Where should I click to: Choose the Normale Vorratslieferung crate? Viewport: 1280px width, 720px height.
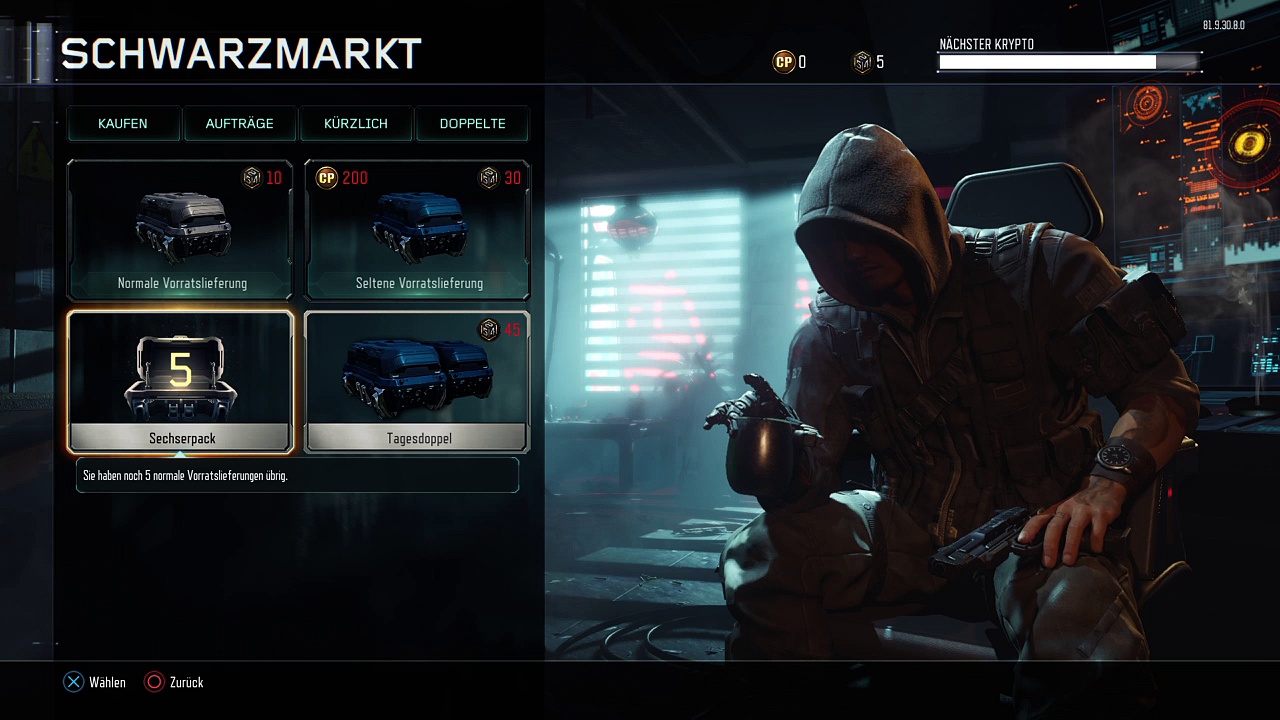tap(181, 231)
